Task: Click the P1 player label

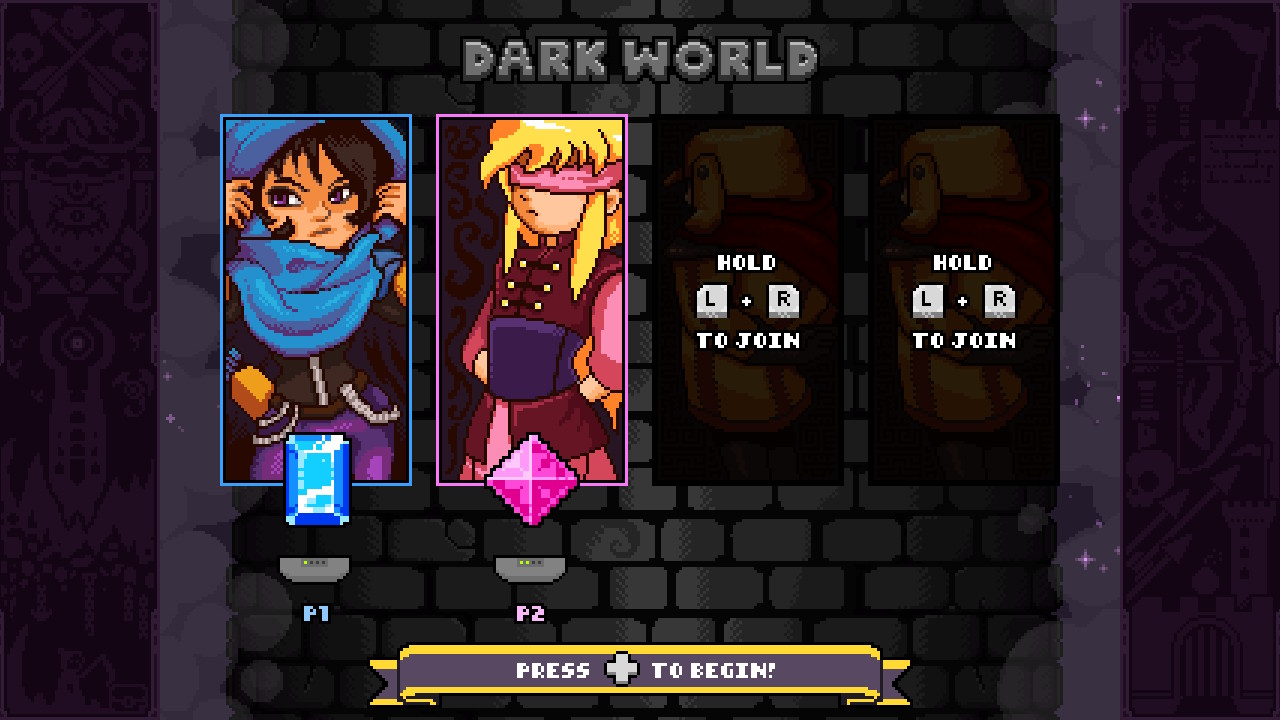Action: pyautogui.click(x=314, y=614)
